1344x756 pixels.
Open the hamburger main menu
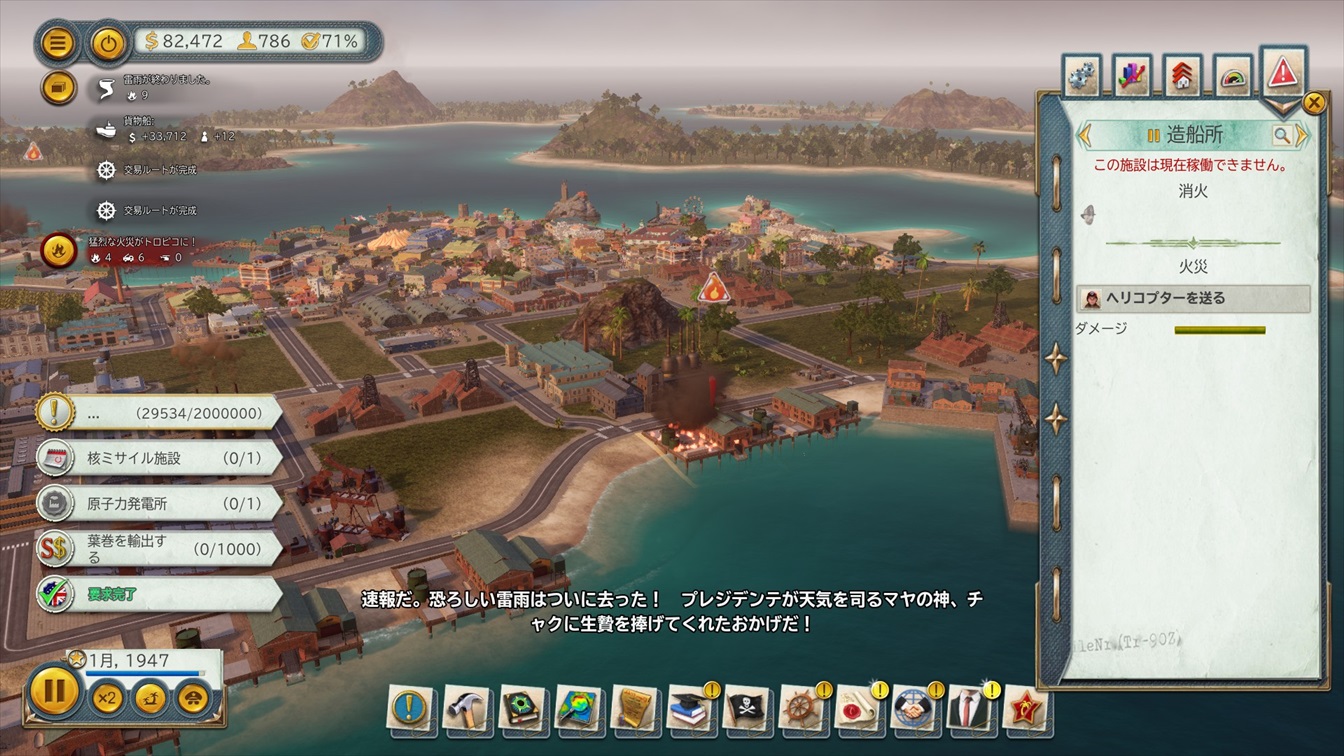[59, 43]
